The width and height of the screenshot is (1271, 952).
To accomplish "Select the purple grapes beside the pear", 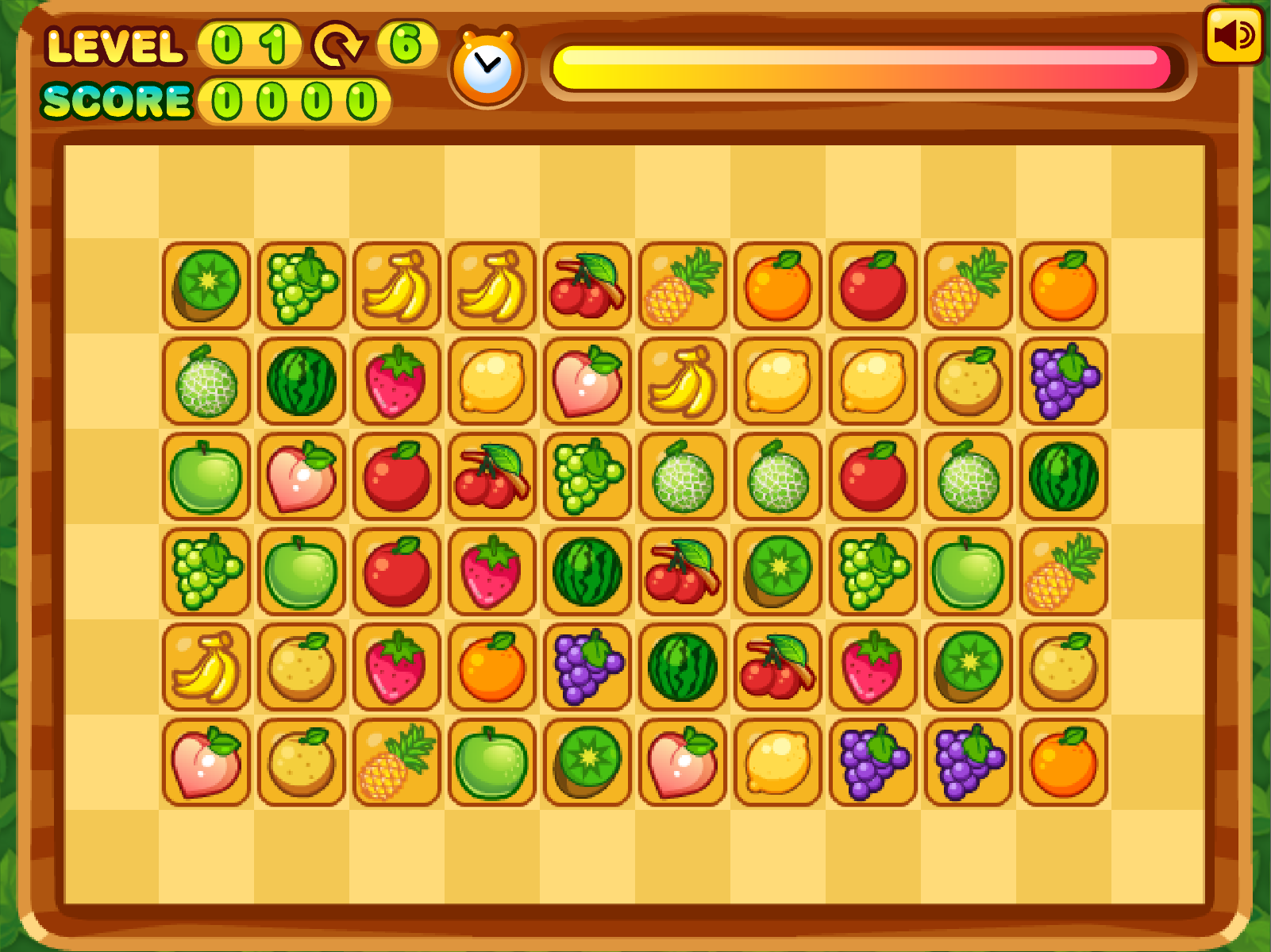I will 1064,381.
